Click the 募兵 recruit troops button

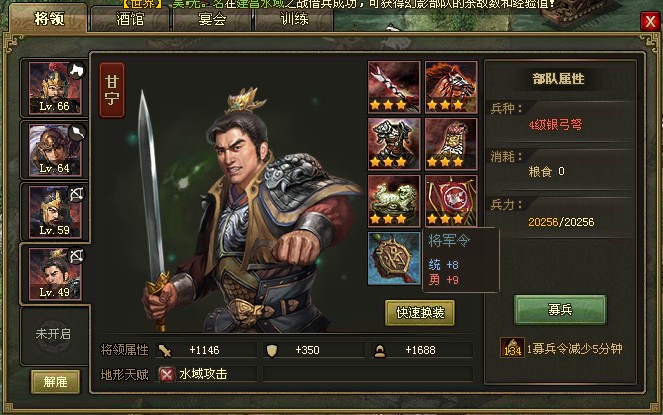pos(560,309)
